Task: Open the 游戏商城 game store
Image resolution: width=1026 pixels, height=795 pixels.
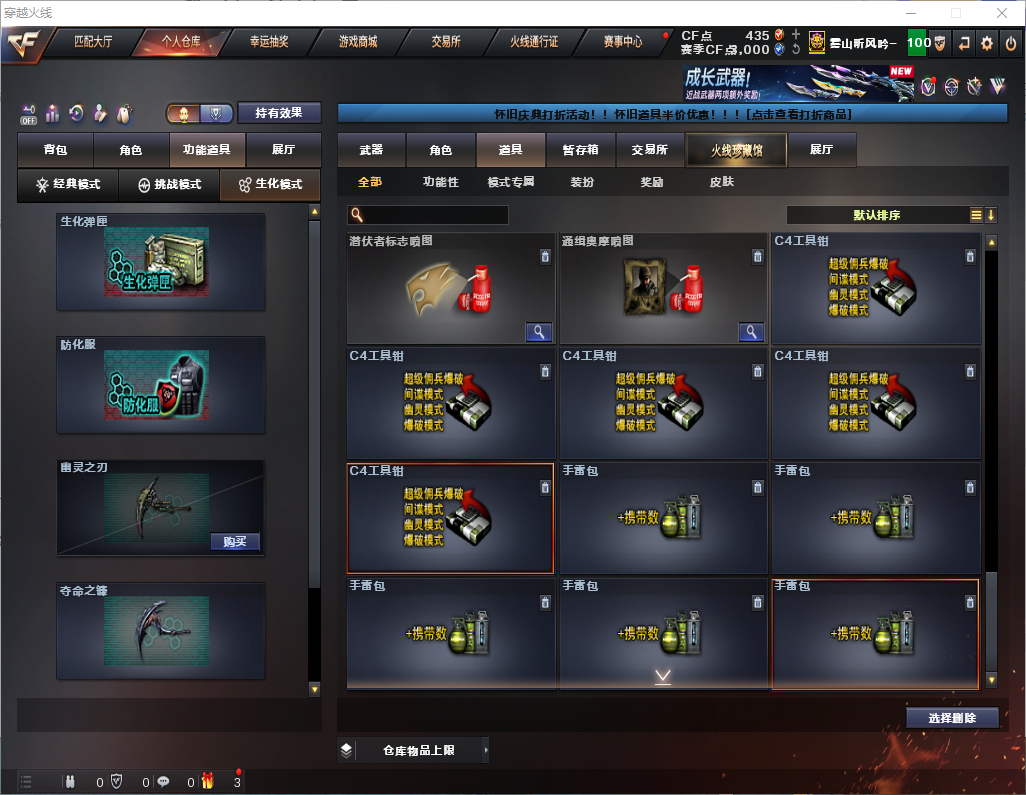Action: tap(357, 42)
